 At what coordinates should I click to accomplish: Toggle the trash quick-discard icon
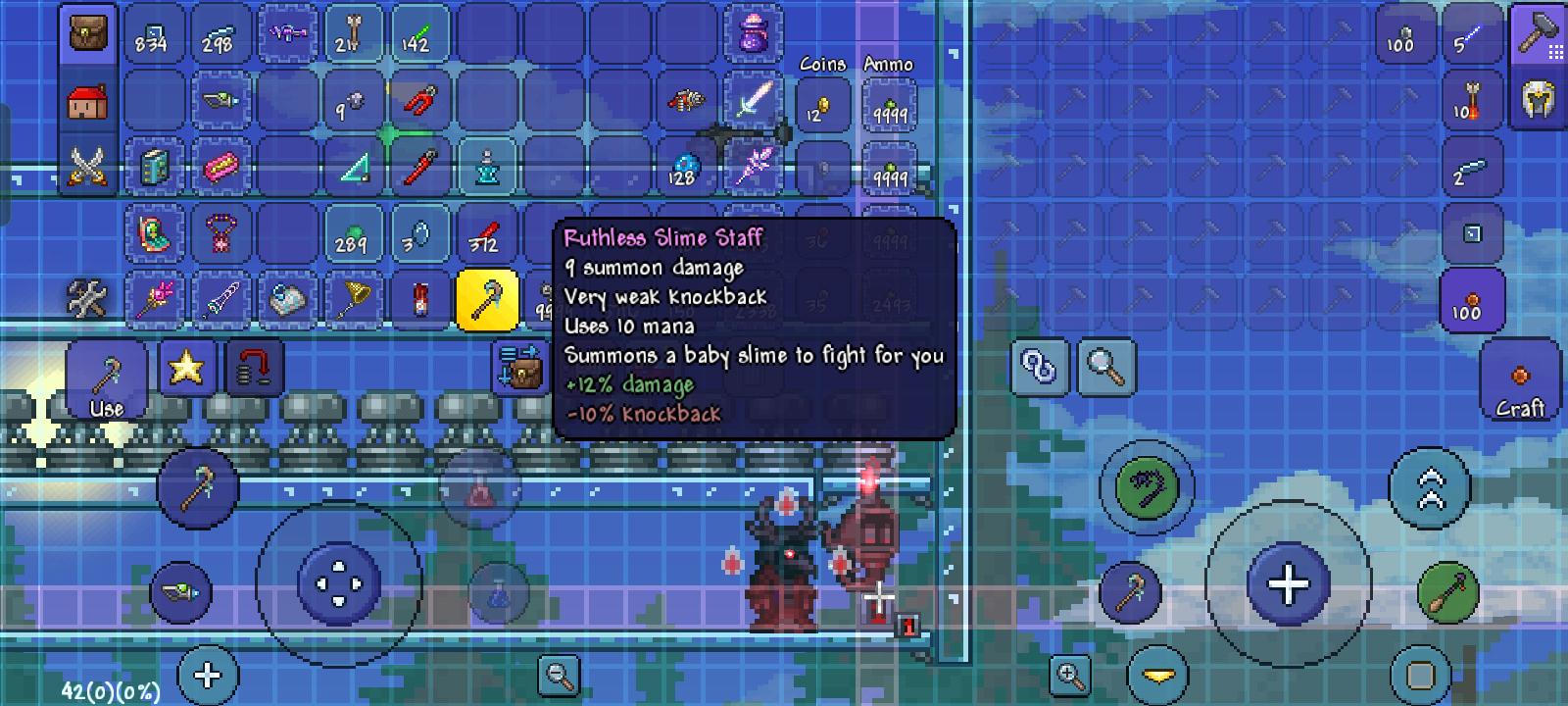tap(254, 367)
